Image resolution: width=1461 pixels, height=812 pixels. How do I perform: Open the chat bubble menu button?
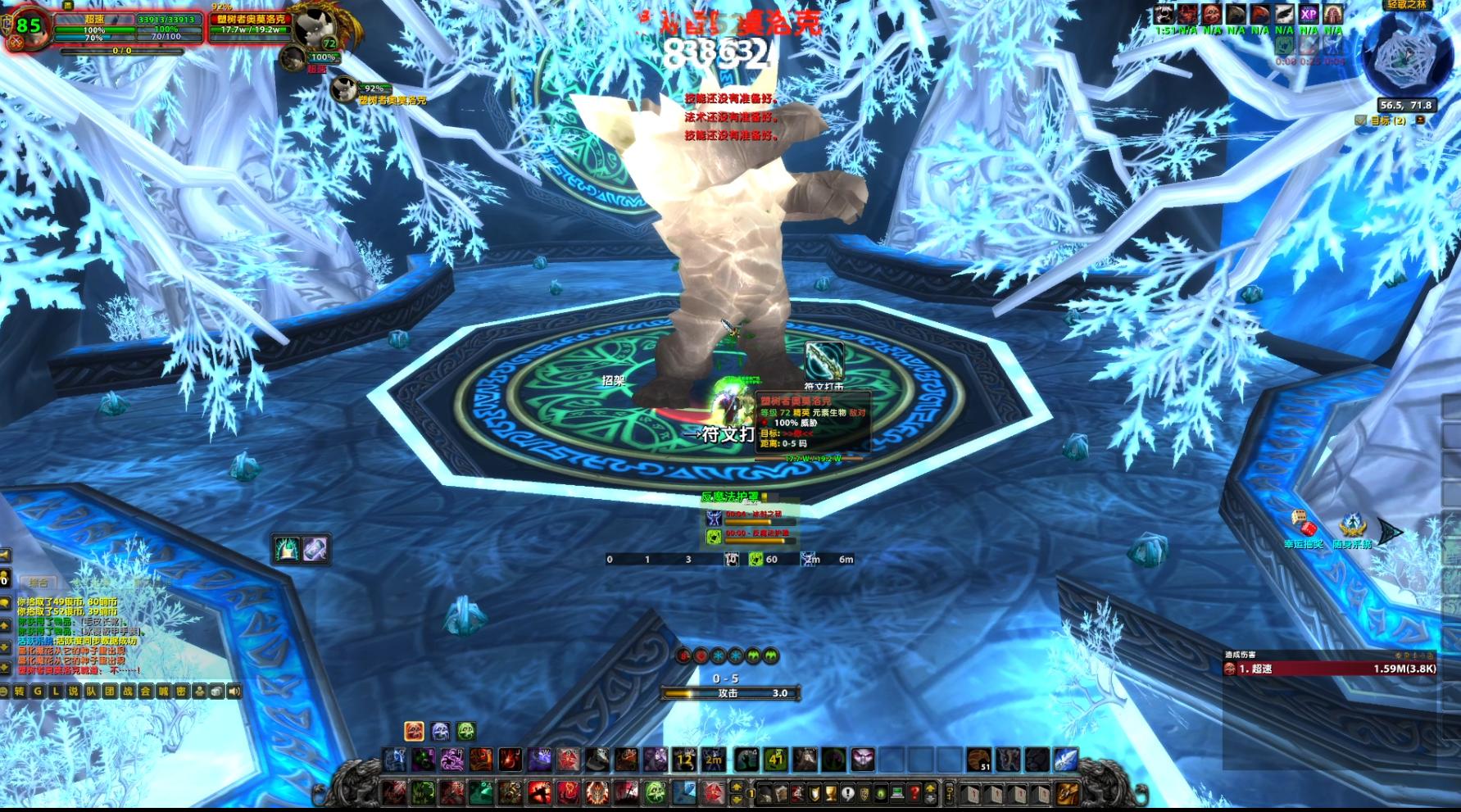pos(3,692)
